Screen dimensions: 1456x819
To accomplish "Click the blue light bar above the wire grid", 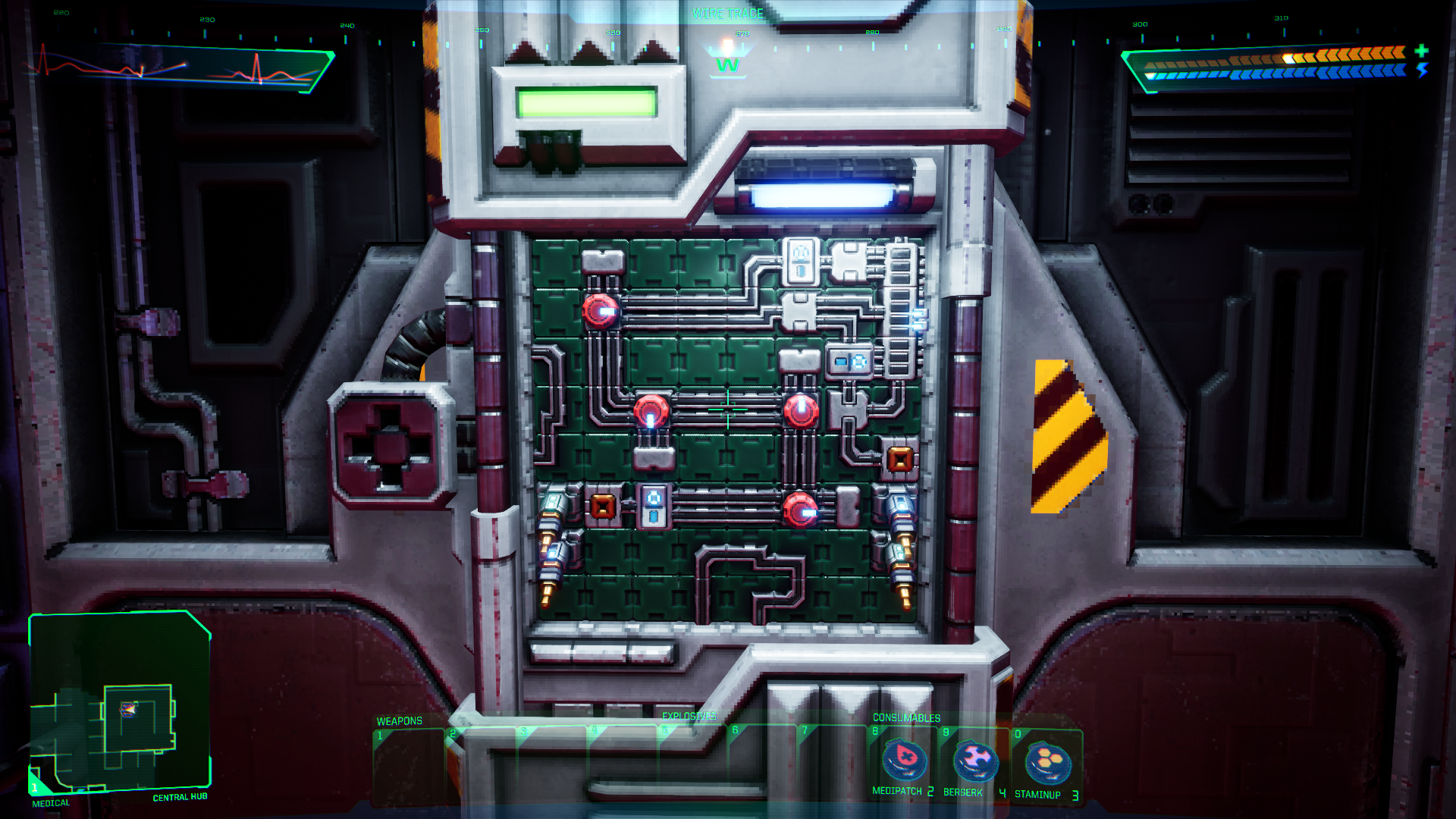I will coord(823,197).
